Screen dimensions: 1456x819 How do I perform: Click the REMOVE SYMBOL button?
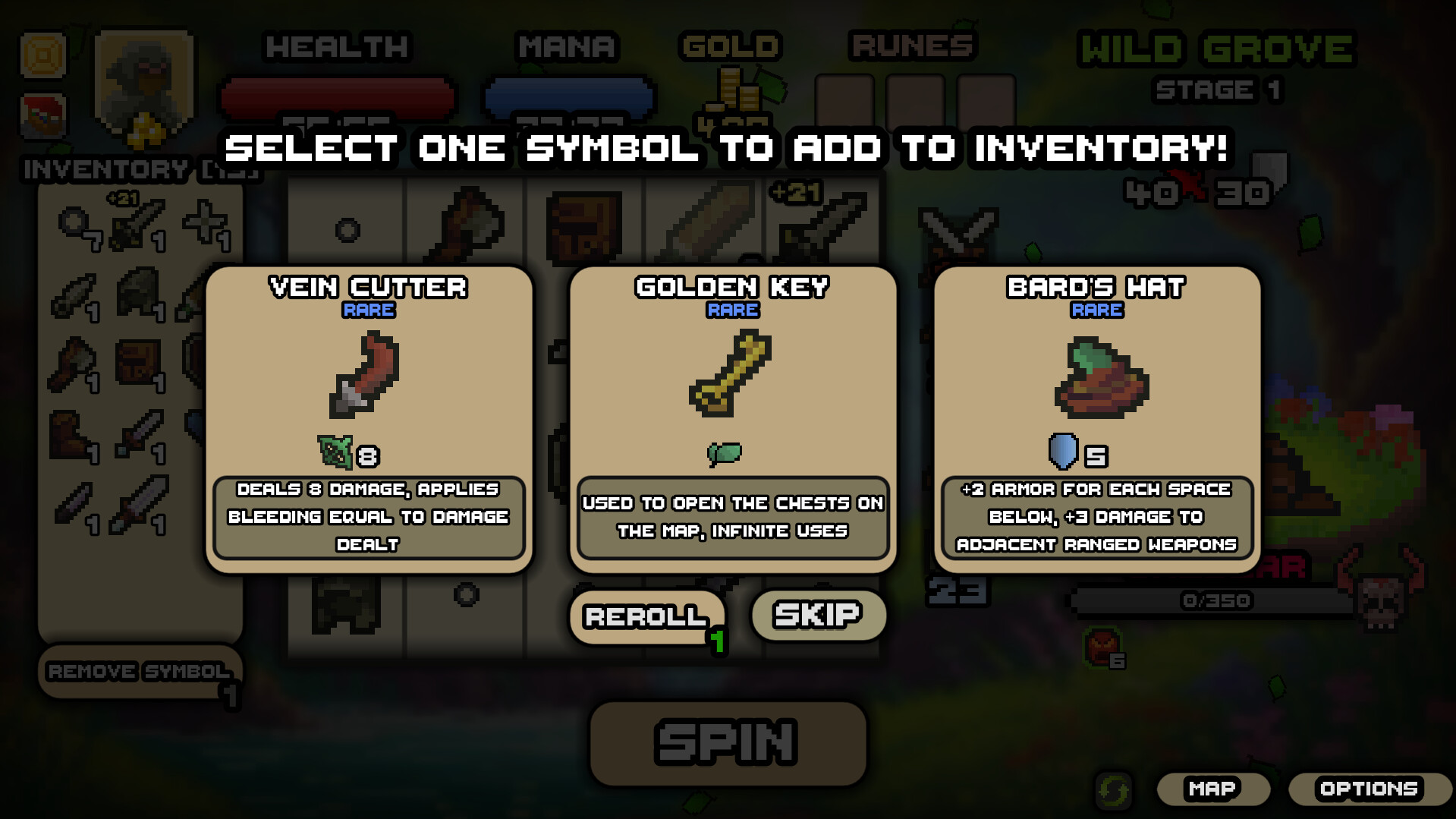point(139,671)
